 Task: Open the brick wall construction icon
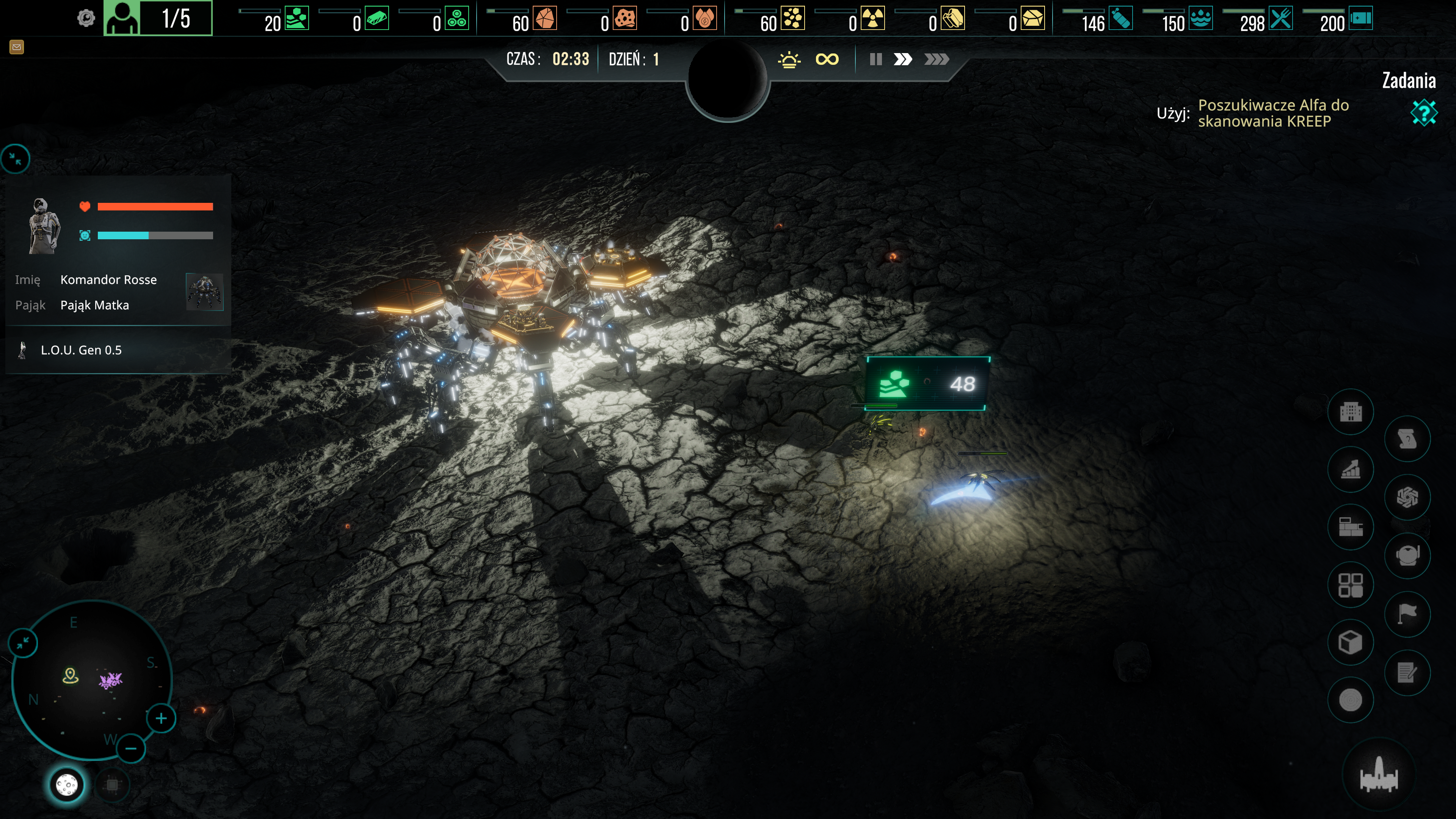pos(1350,527)
